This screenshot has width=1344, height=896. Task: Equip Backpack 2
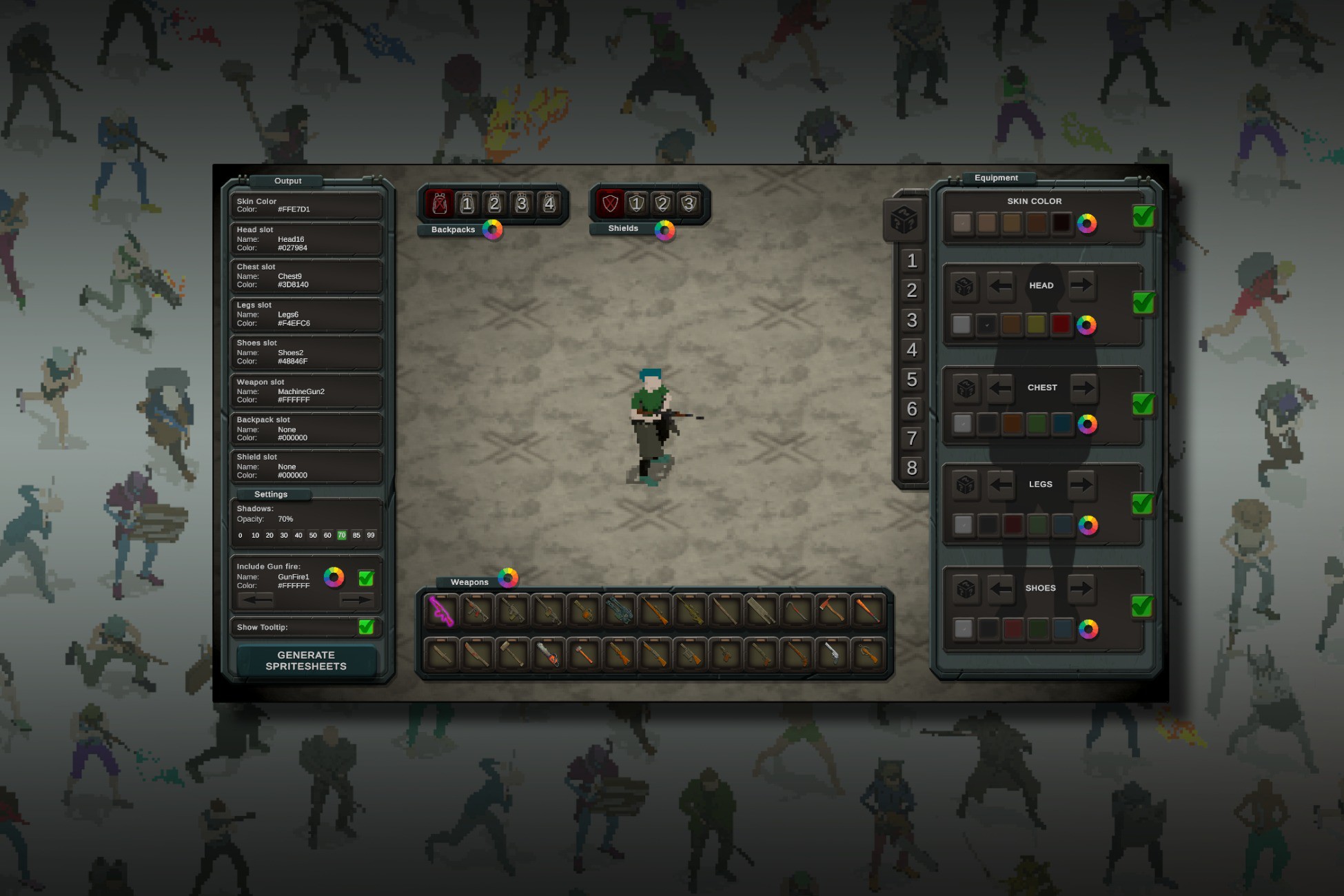[x=495, y=203]
